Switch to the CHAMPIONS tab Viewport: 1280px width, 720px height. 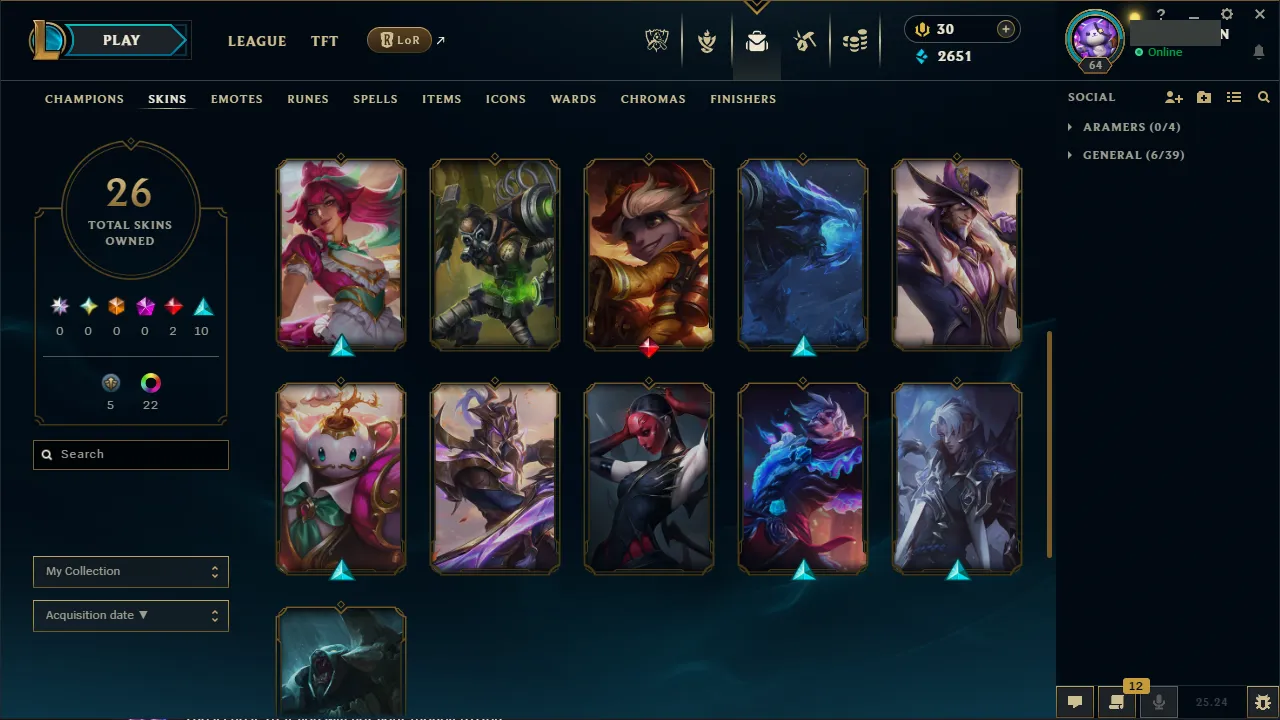84,99
